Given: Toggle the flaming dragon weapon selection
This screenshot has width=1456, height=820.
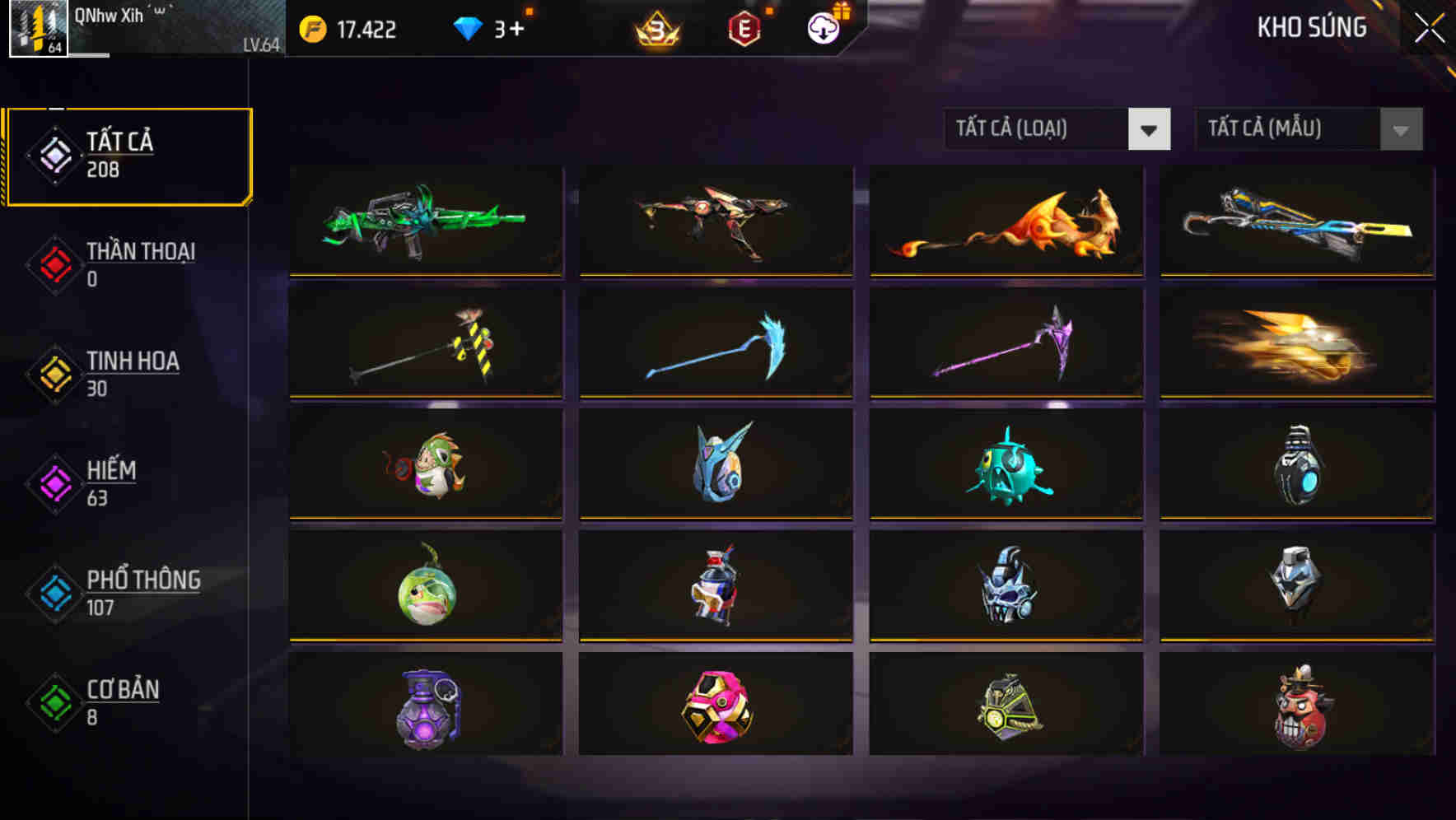Looking at the screenshot, I should [x=1005, y=221].
